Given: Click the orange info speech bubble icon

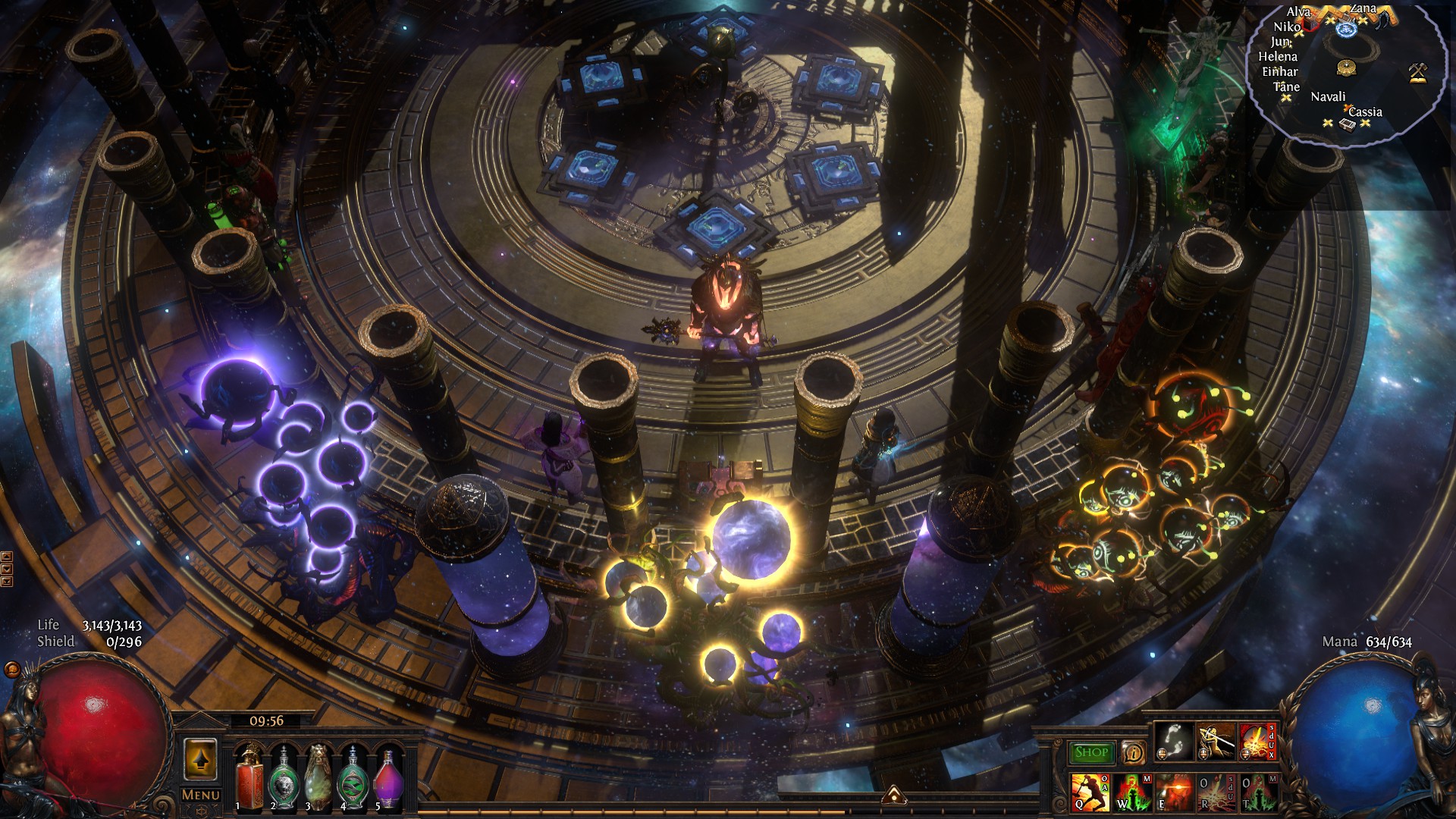Looking at the screenshot, I should (1134, 752).
